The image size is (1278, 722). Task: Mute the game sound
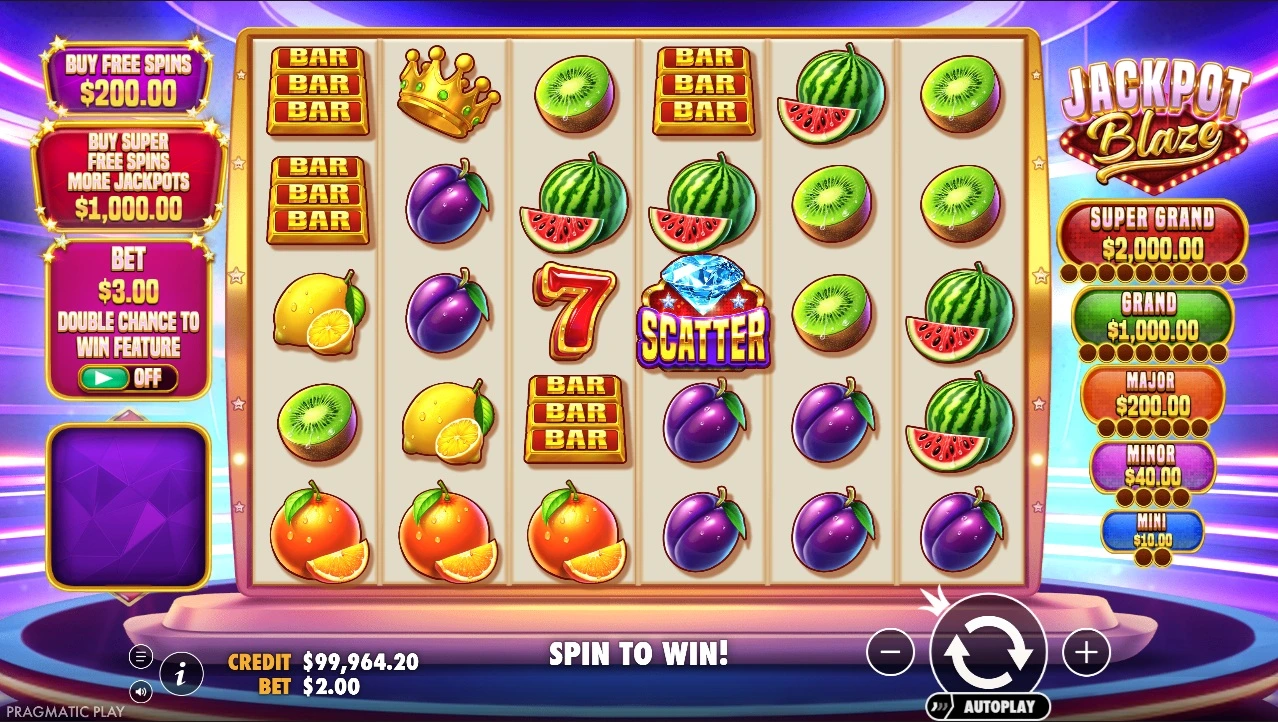point(141,690)
